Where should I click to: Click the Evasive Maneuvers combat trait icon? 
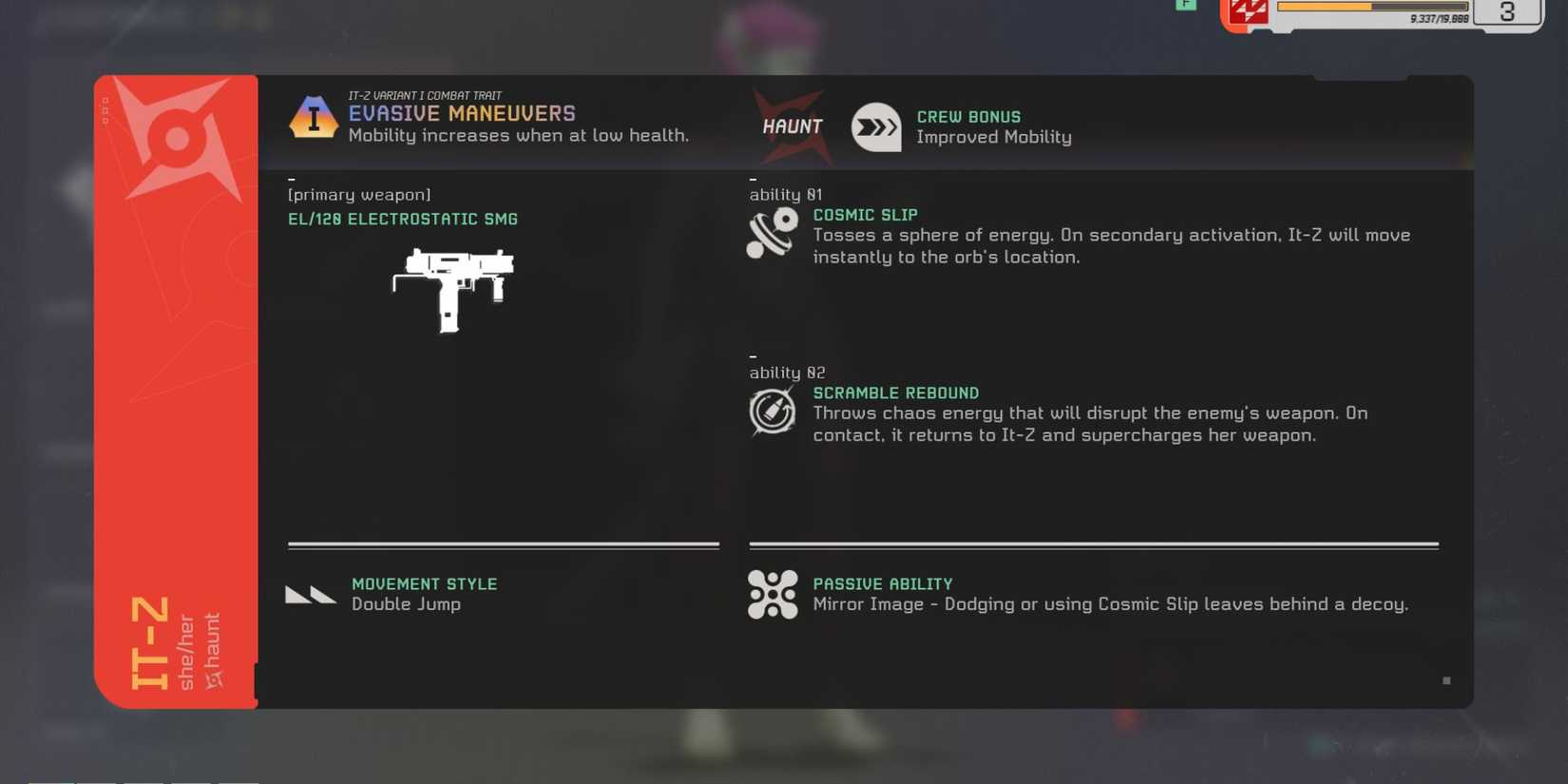(x=314, y=118)
